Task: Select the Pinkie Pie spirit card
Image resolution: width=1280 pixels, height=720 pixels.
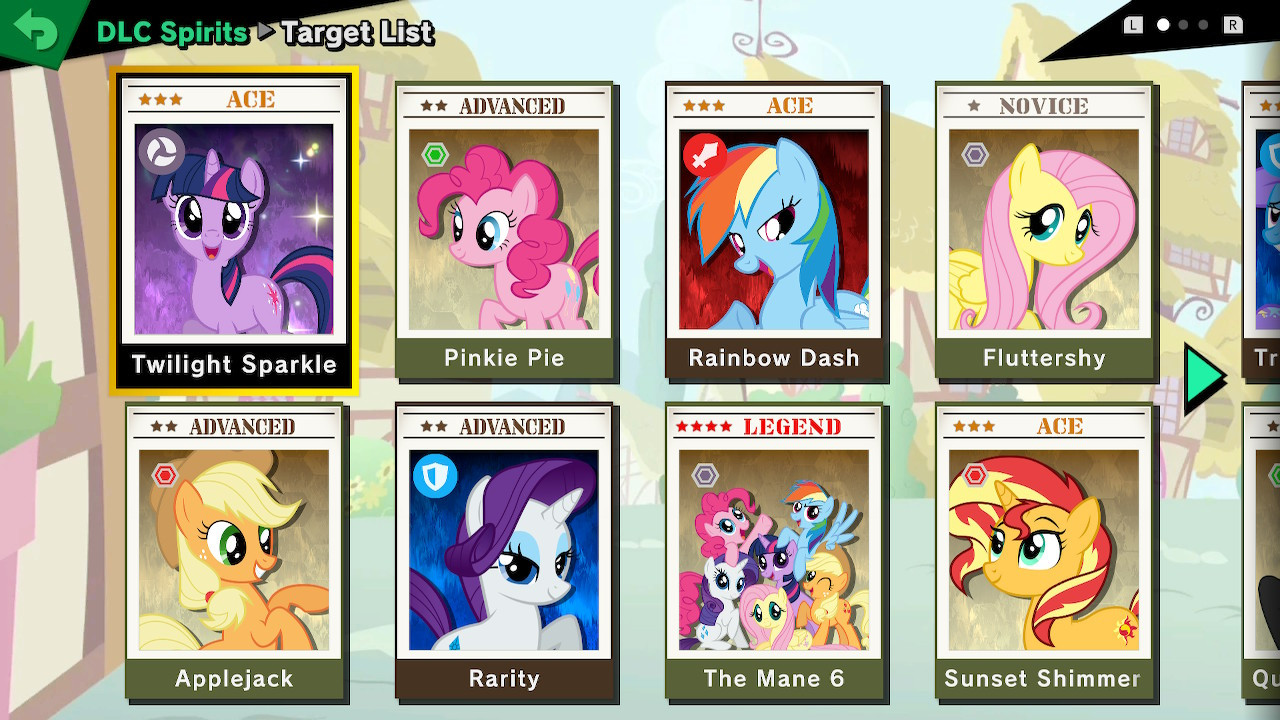Action: pyautogui.click(x=504, y=230)
